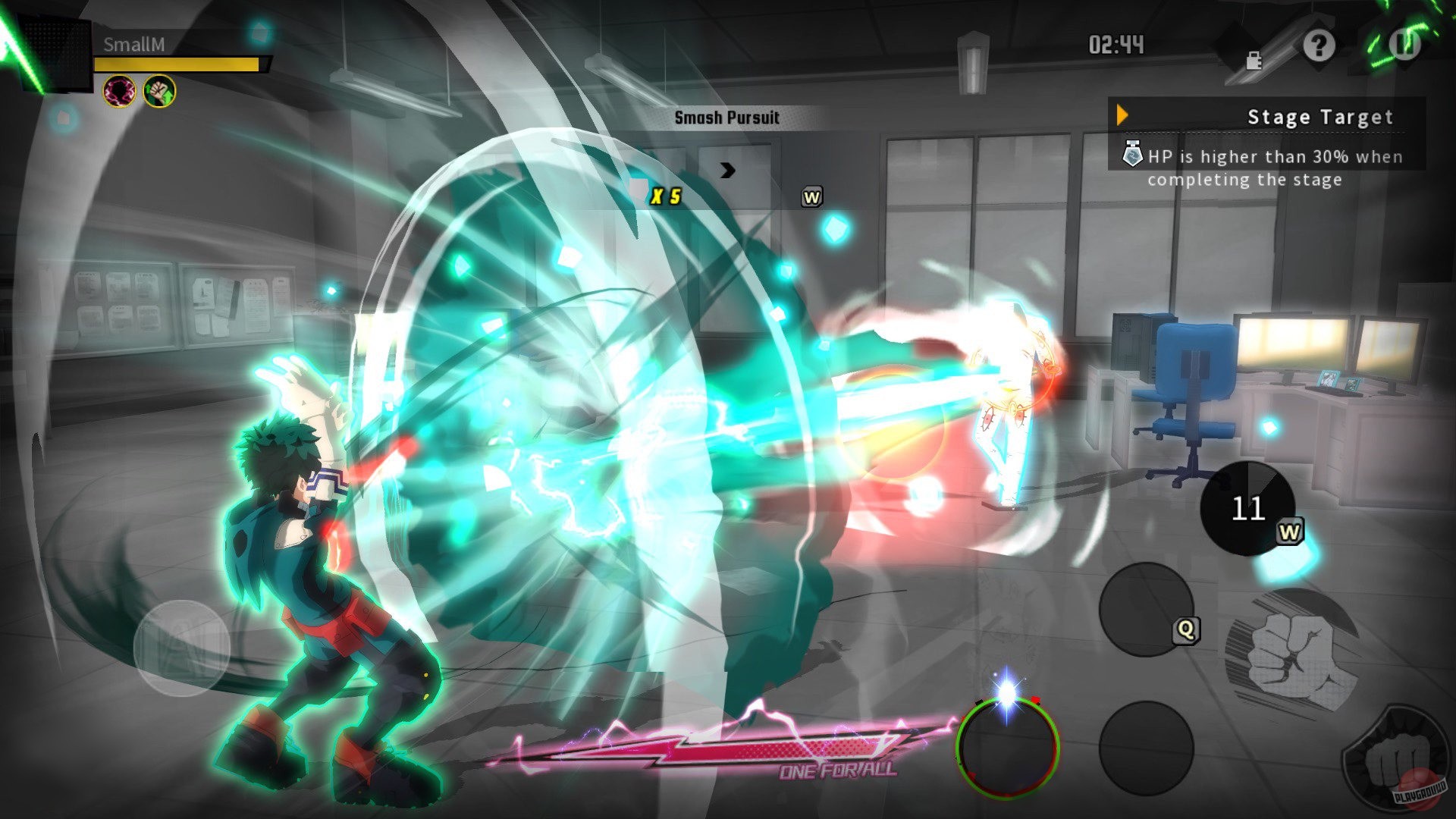Click the SmallM player name label
This screenshot has width=1456, height=819.
[x=133, y=45]
